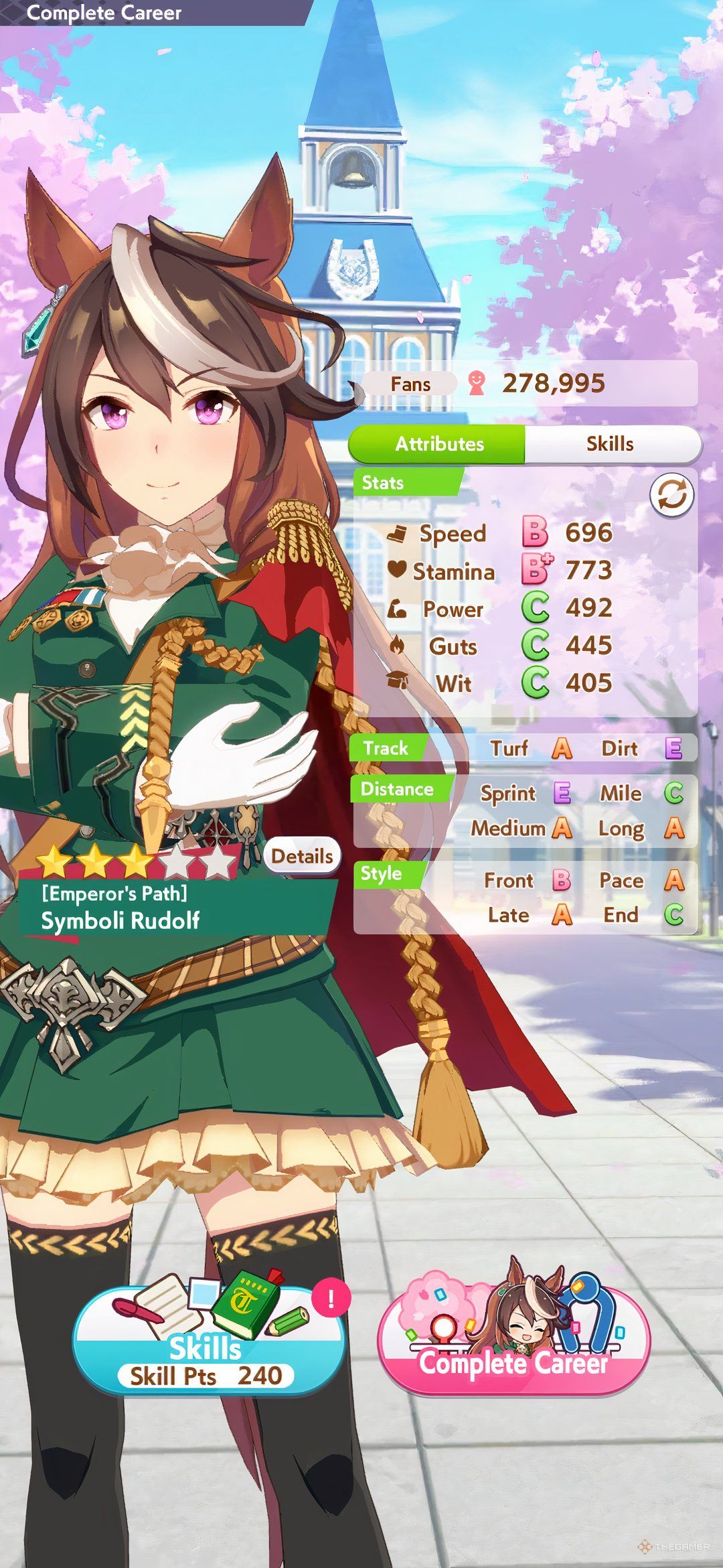Open the Details for Symboli Rudolf

(302, 856)
